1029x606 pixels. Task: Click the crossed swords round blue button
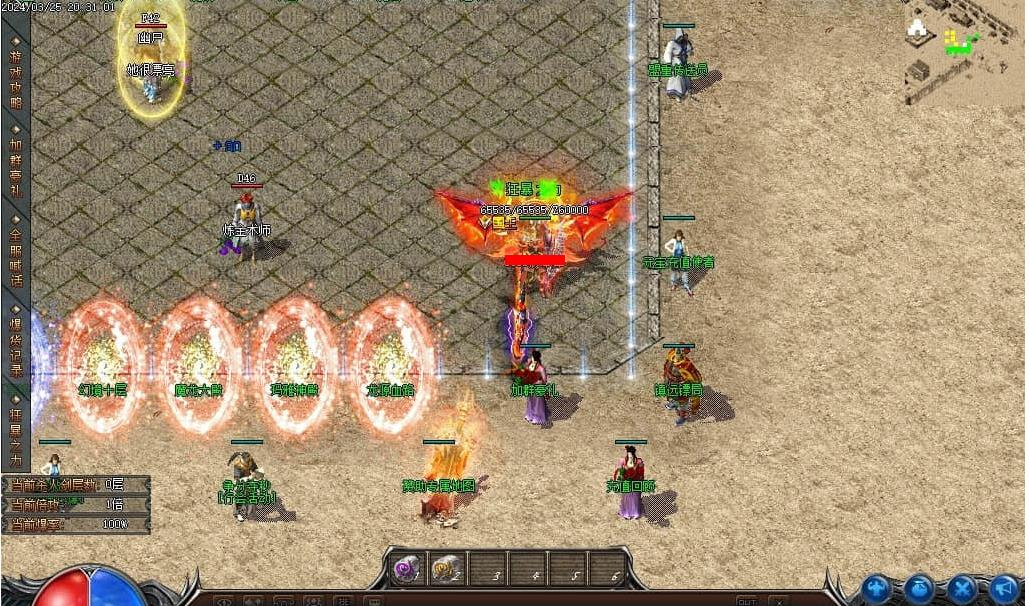pyautogui.click(x=962, y=588)
